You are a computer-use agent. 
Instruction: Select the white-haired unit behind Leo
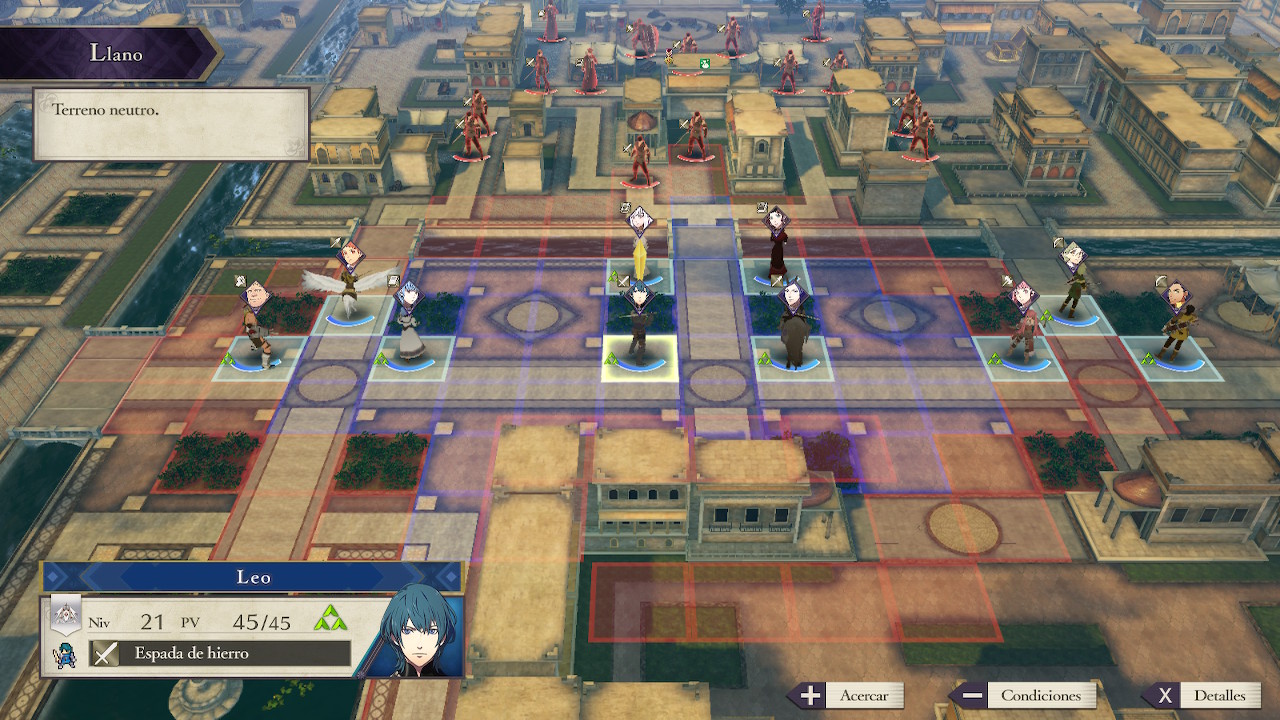[x=640, y=246]
